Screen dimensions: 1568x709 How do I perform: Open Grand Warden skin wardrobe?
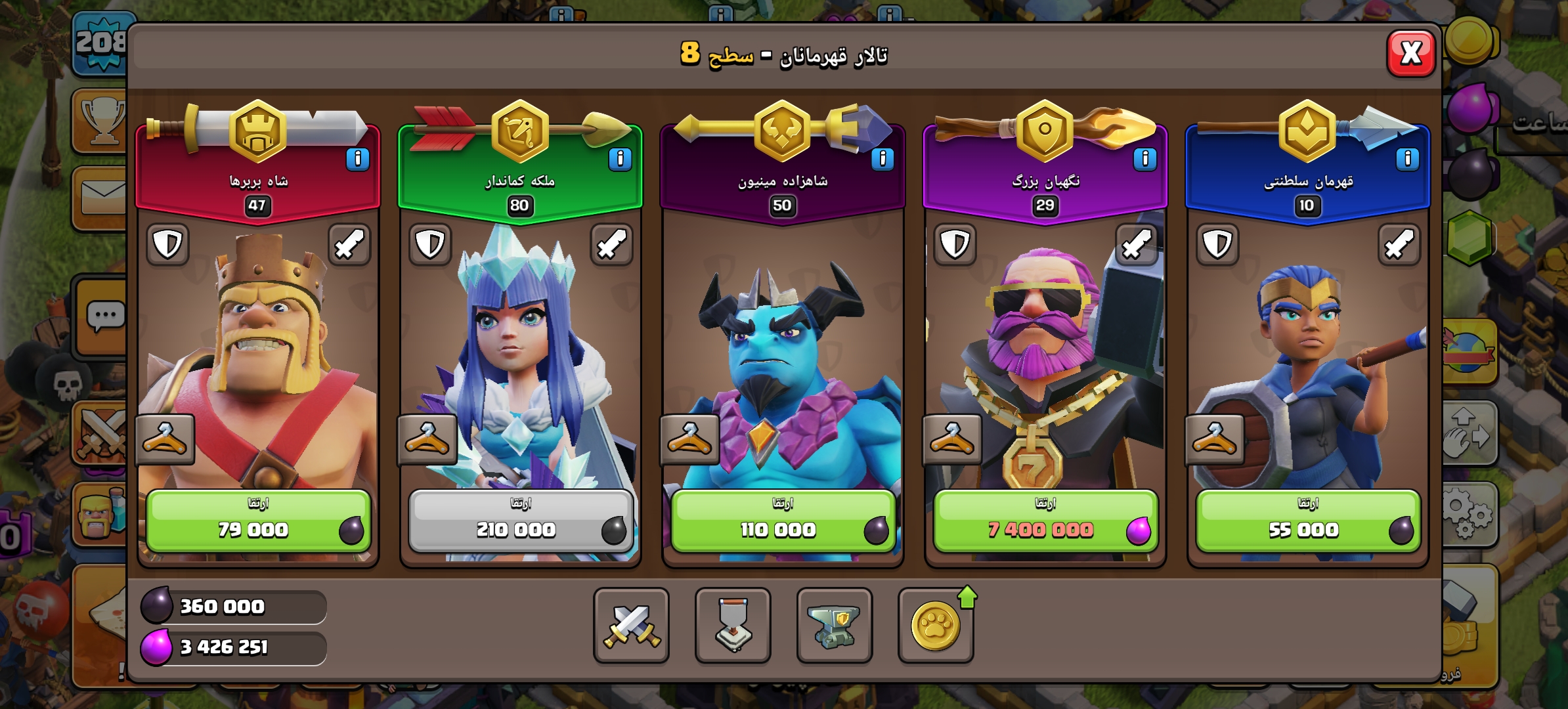pyautogui.click(x=952, y=439)
